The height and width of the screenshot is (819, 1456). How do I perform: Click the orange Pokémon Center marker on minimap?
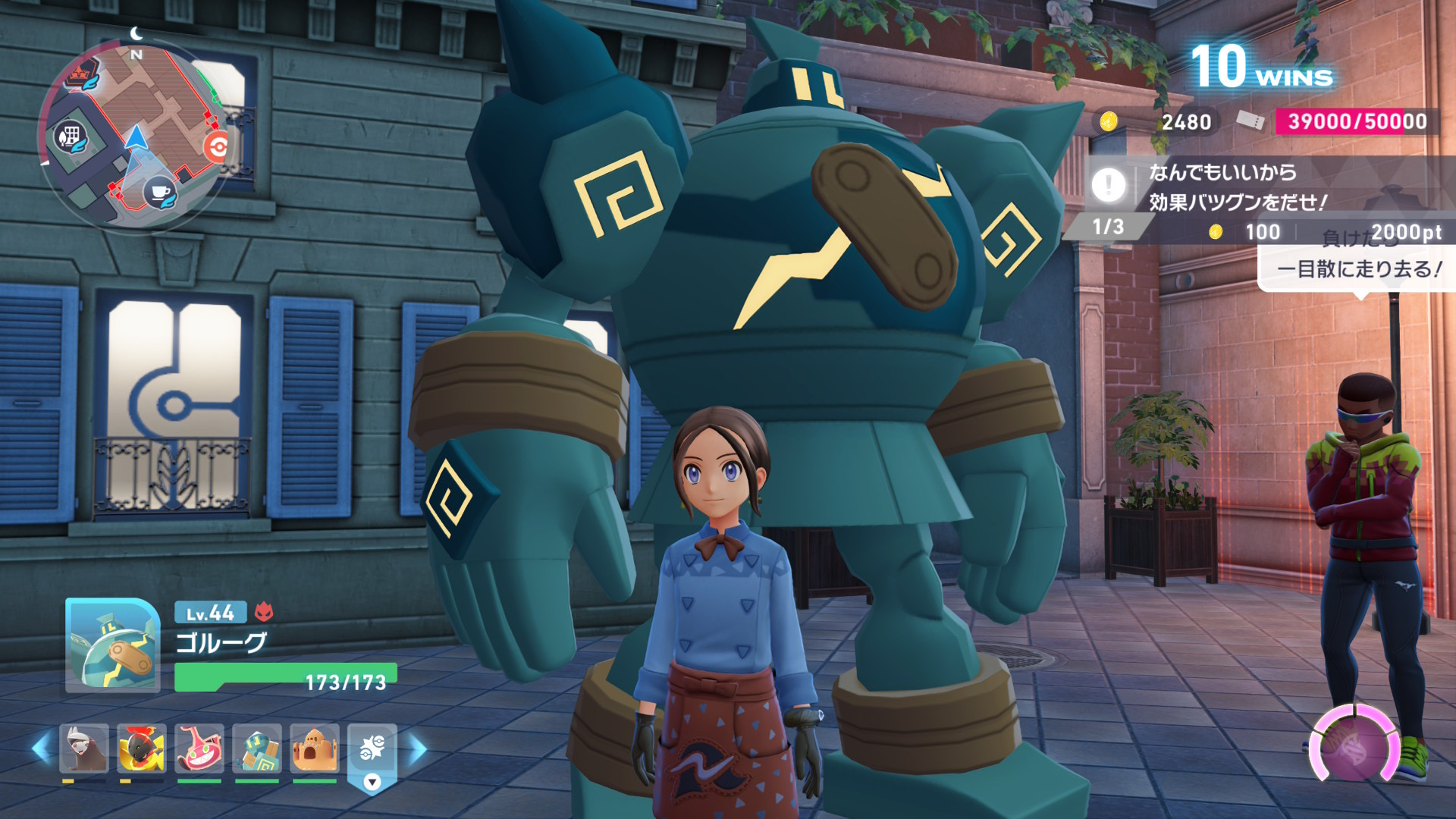[216, 146]
